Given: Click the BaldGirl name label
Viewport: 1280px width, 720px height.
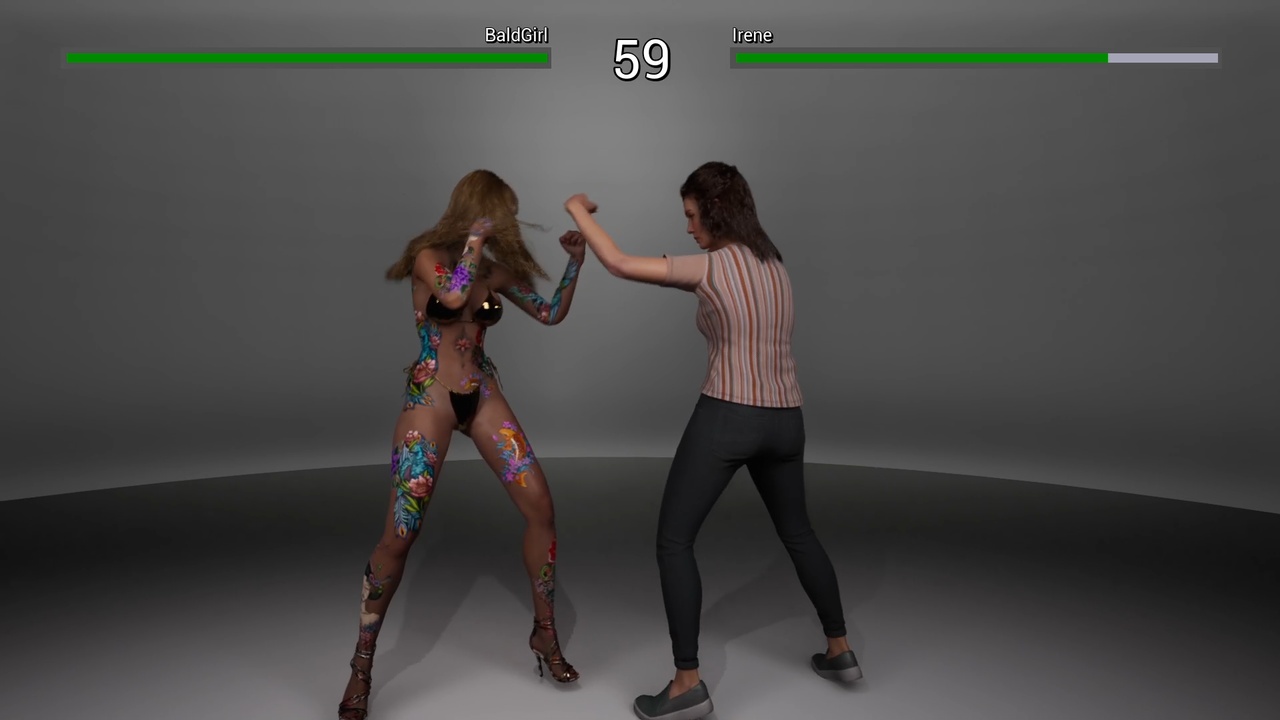Looking at the screenshot, I should (516, 35).
